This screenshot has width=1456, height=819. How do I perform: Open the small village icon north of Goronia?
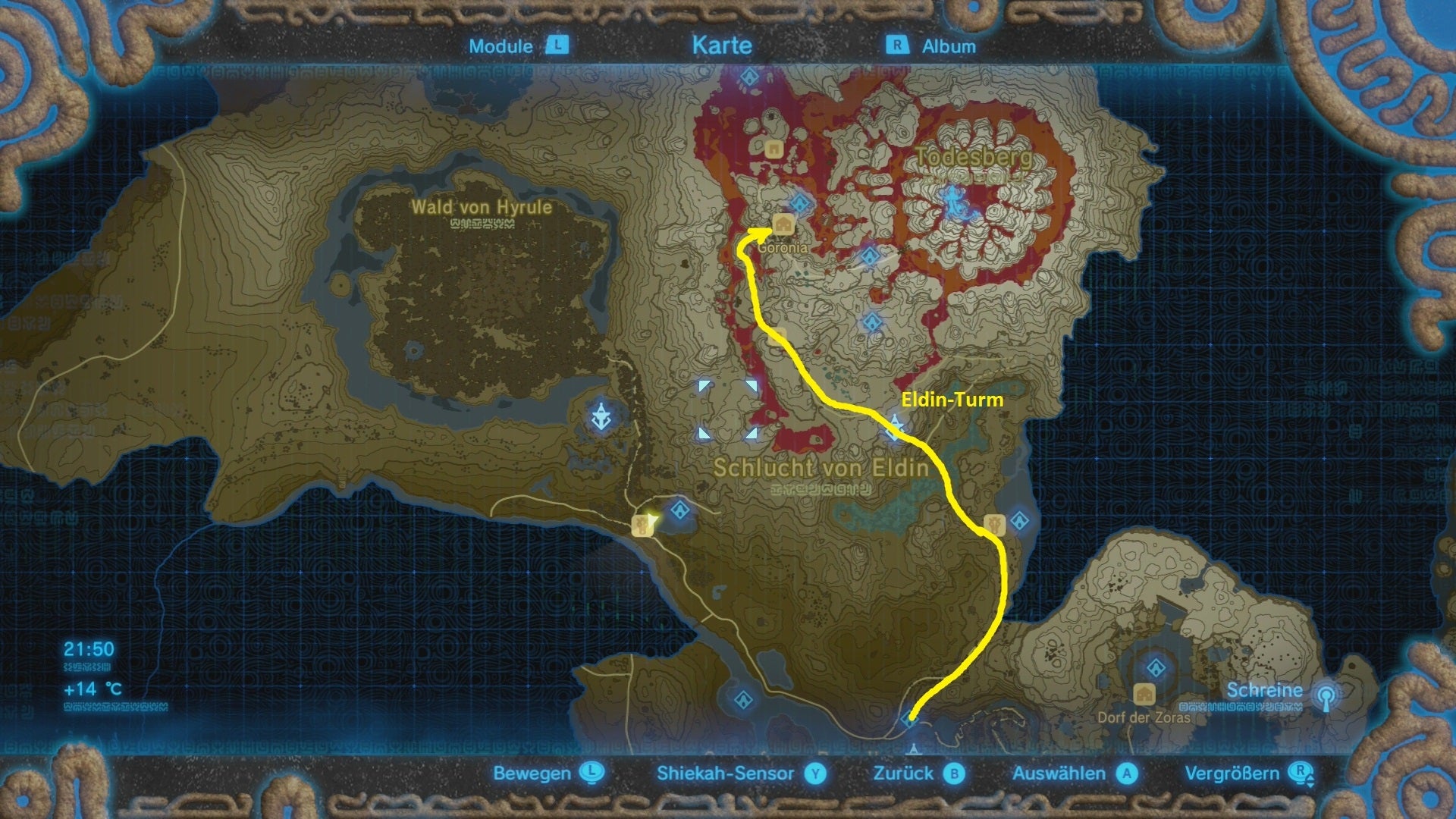coord(773,149)
